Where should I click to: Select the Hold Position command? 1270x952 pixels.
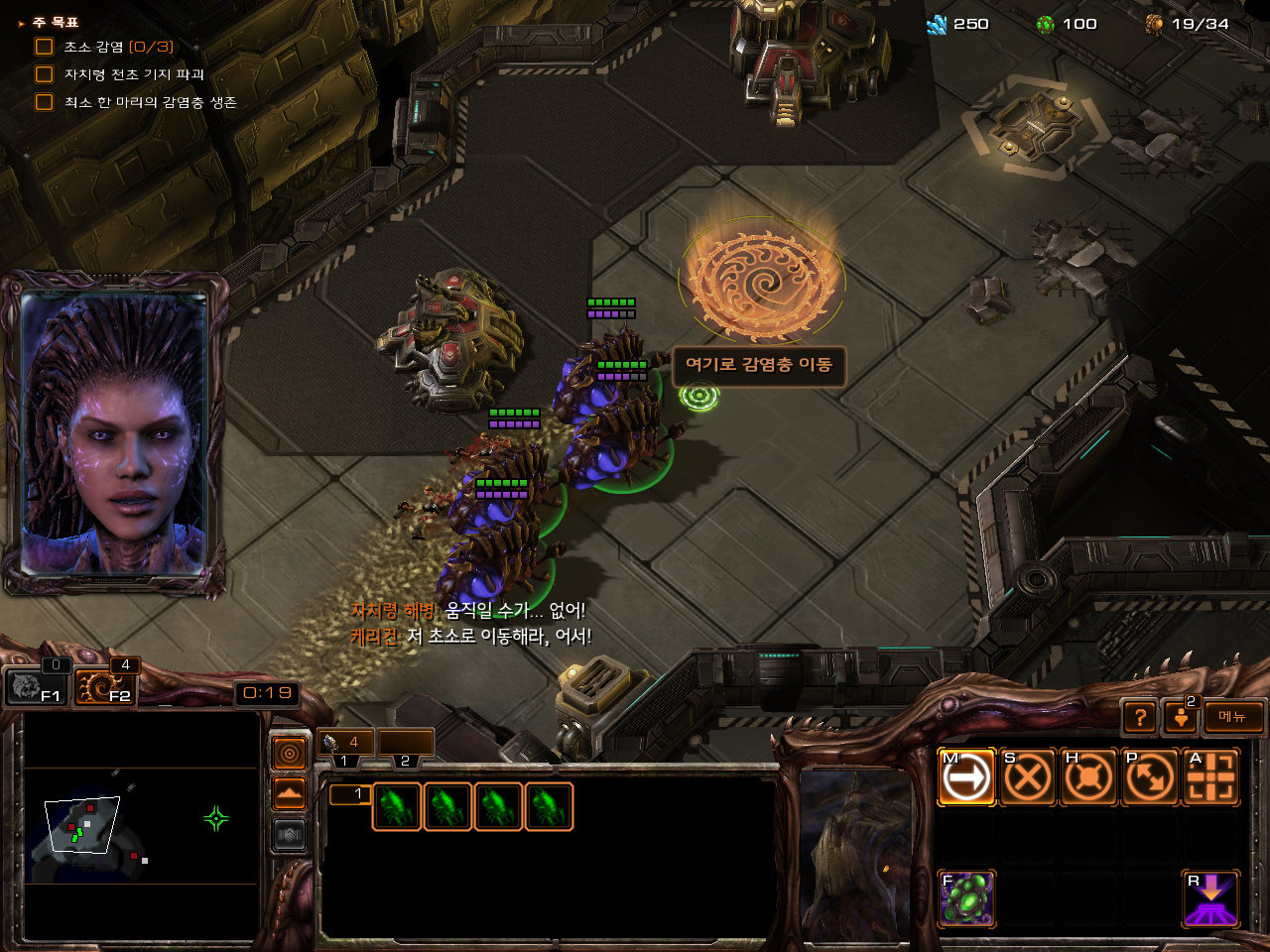click(1088, 776)
